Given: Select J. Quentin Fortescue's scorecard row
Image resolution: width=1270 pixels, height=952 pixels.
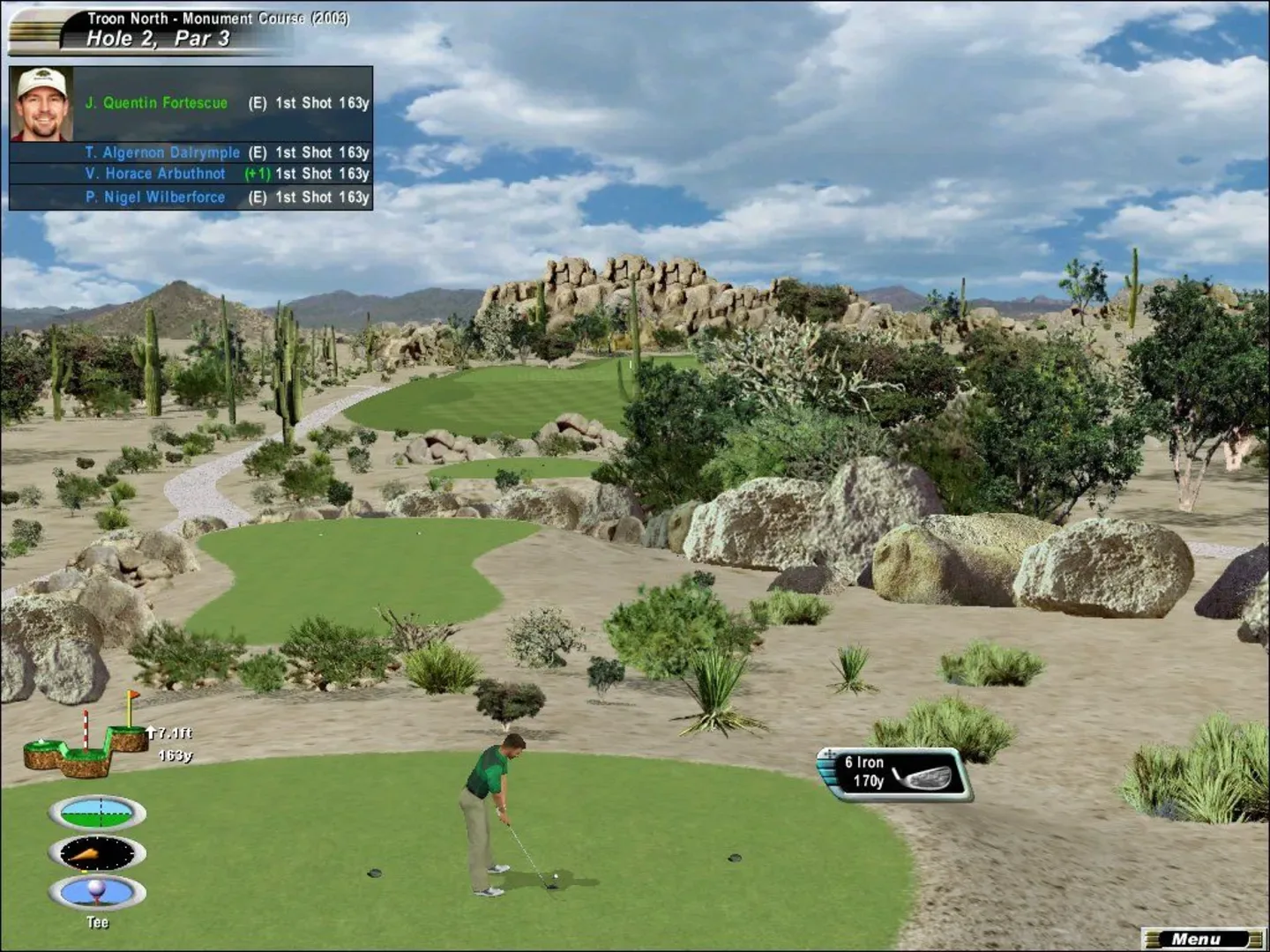Looking at the screenshot, I should click(226, 103).
